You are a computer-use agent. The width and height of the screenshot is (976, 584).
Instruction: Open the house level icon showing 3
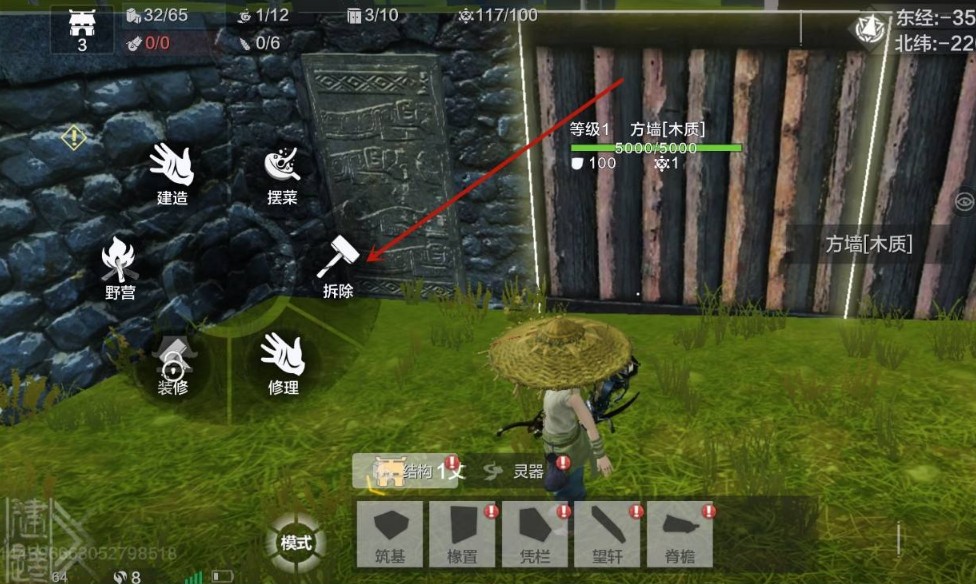tap(82, 28)
